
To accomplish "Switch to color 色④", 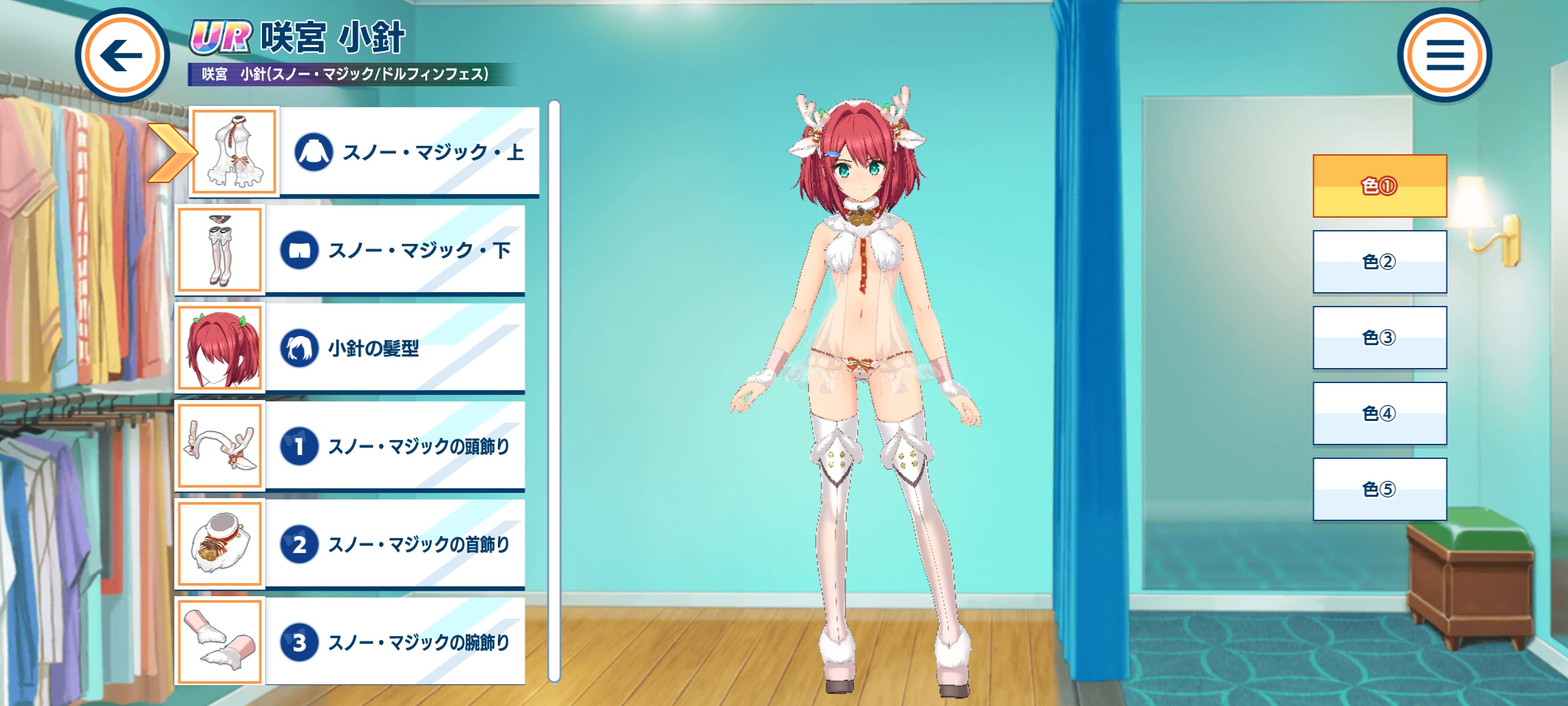I will pyautogui.click(x=1379, y=413).
